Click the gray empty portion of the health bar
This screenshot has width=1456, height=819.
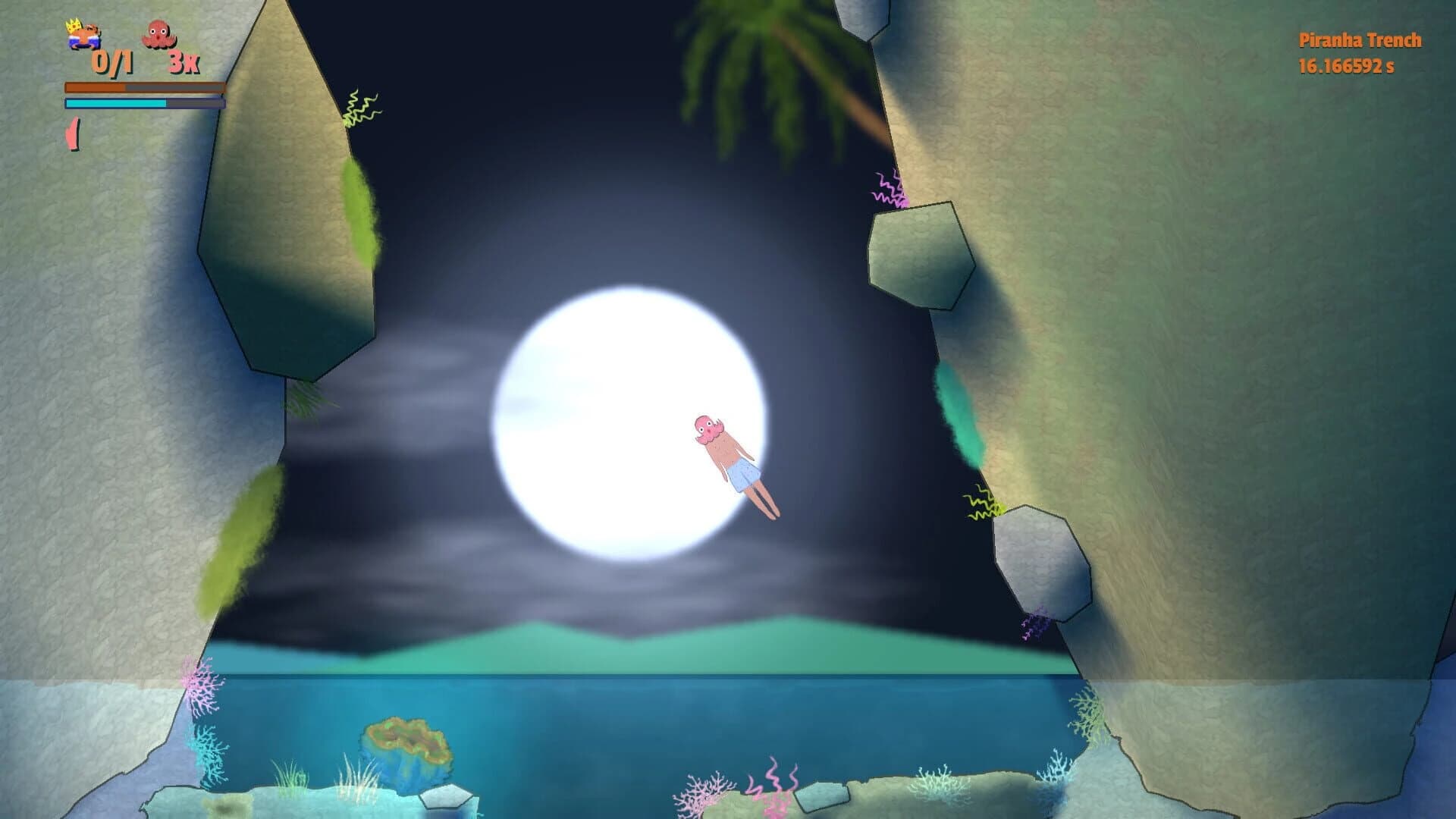click(x=174, y=86)
